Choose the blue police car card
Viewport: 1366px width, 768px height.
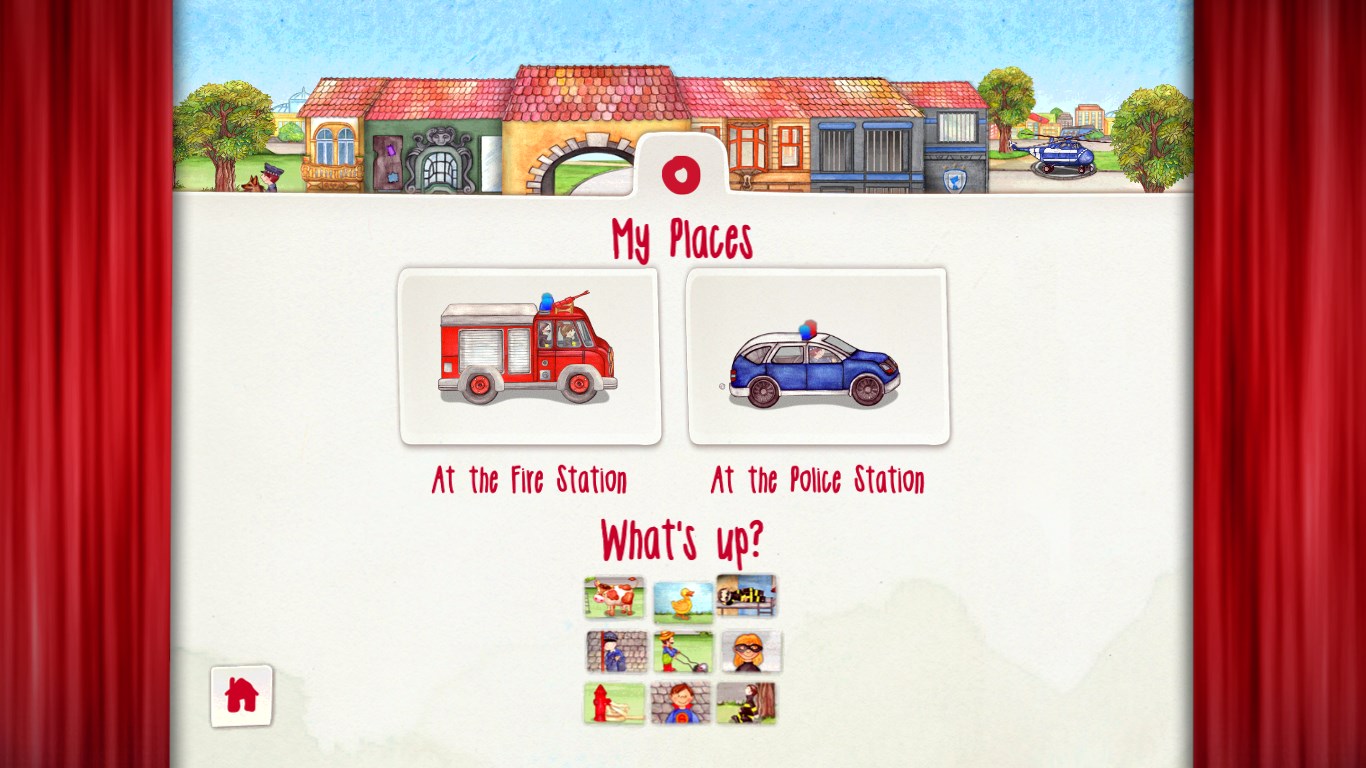click(x=817, y=356)
